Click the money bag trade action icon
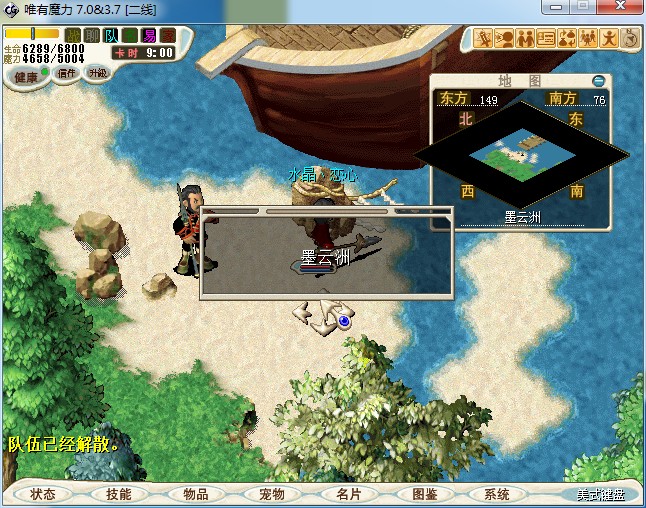646x508 pixels. pos(567,39)
